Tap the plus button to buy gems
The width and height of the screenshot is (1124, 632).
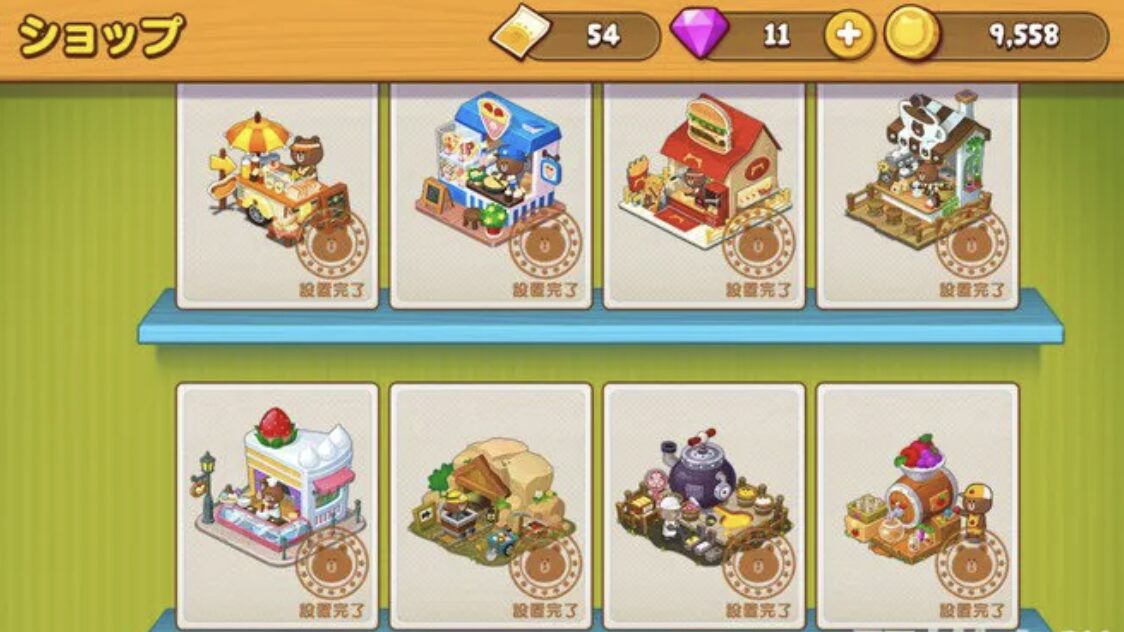tap(848, 37)
